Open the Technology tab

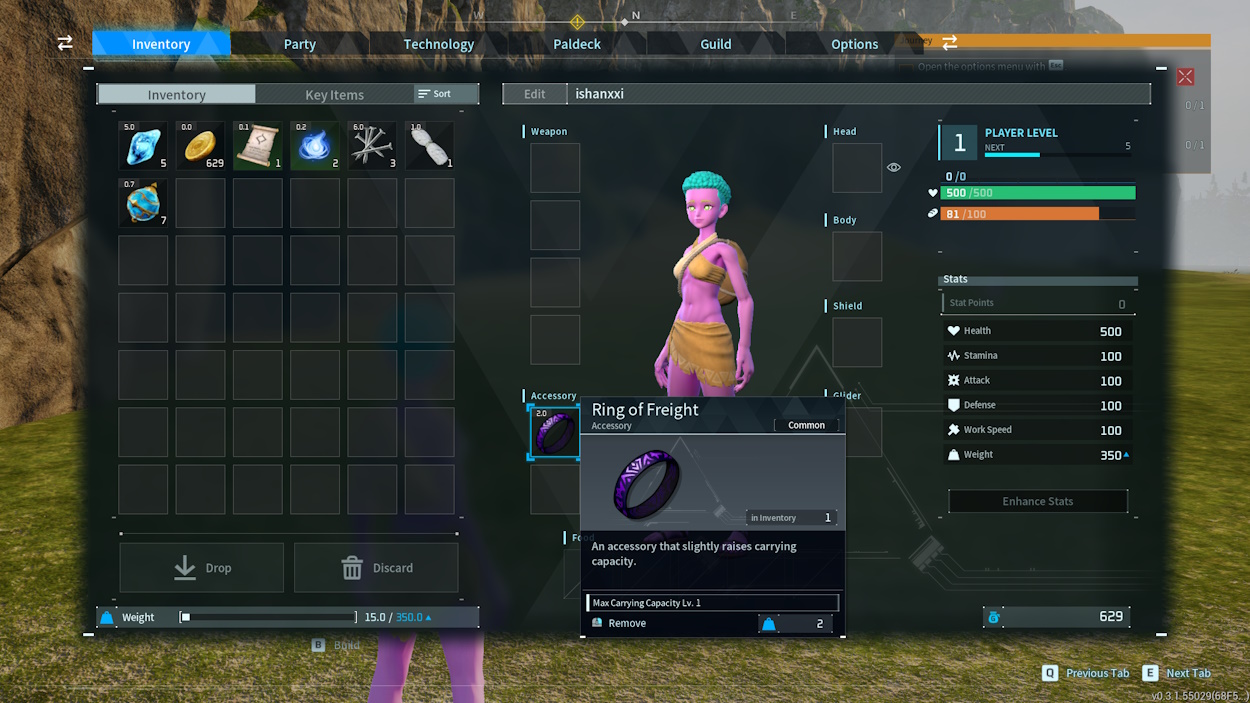[438, 44]
